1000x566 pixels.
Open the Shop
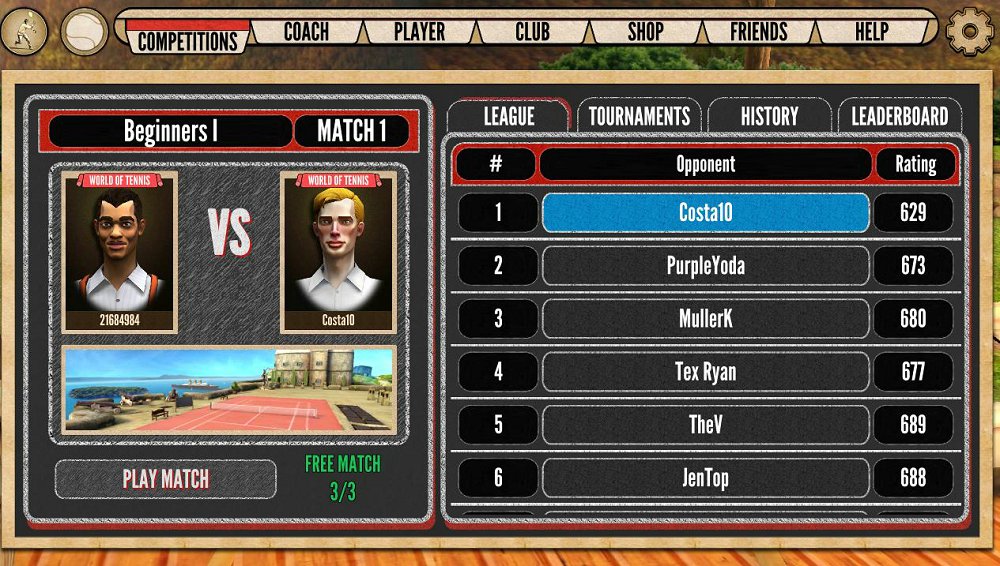[x=645, y=31]
